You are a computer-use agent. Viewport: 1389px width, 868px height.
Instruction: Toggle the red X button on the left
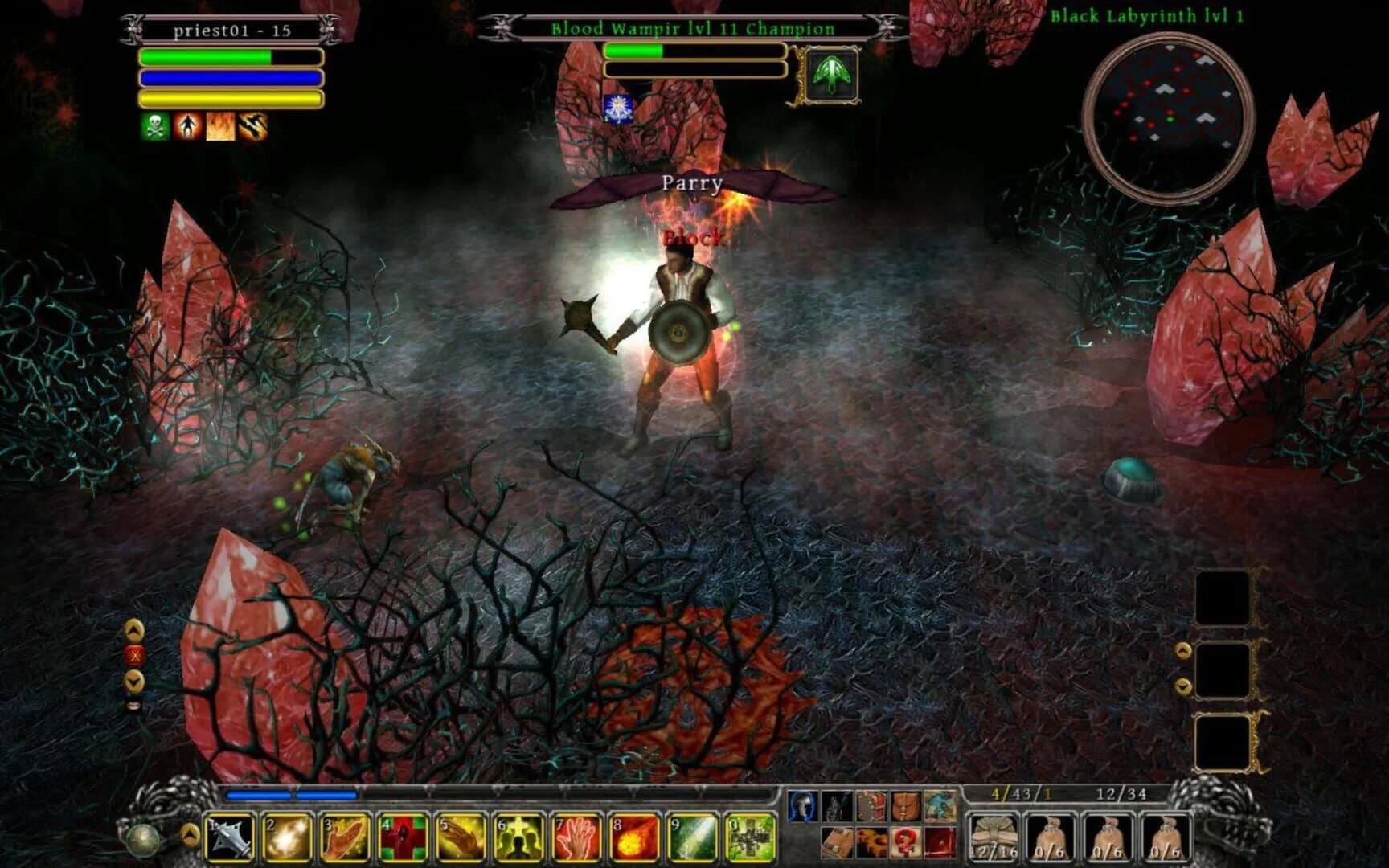[135, 654]
